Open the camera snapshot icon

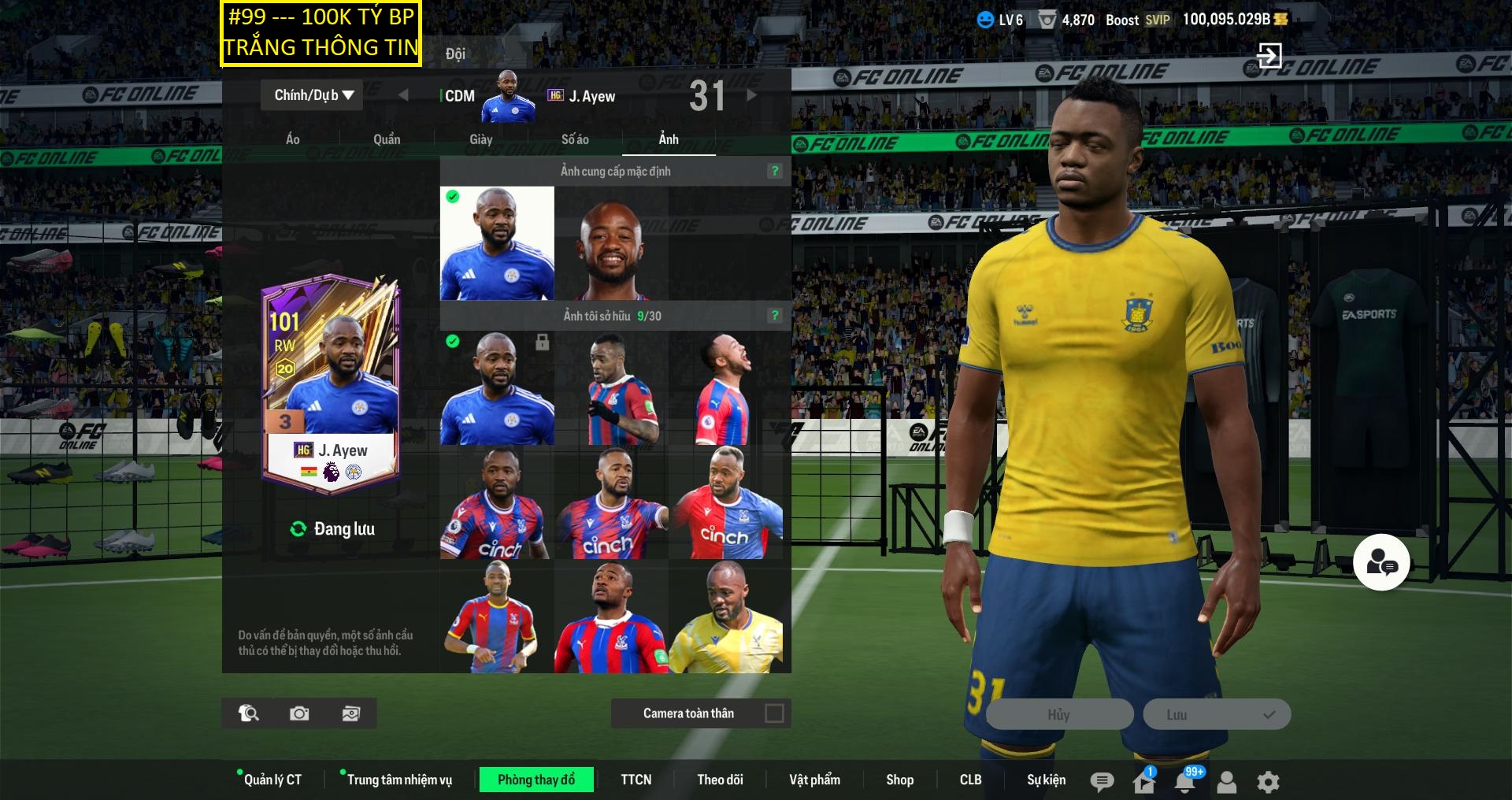(299, 713)
